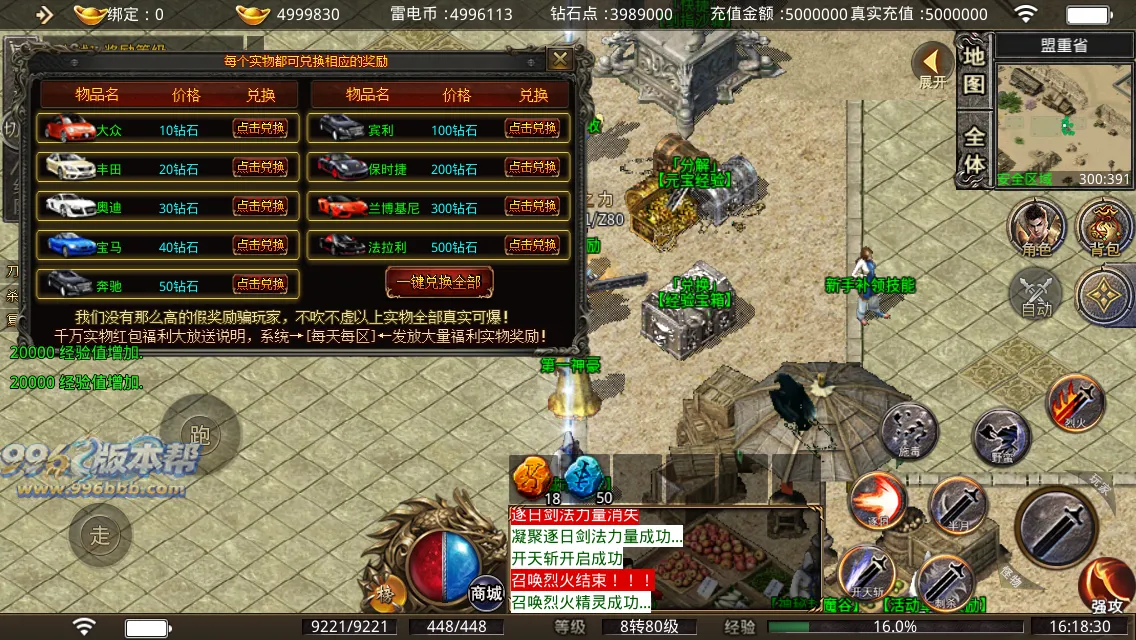Open the 角色 character panel

tap(1036, 226)
